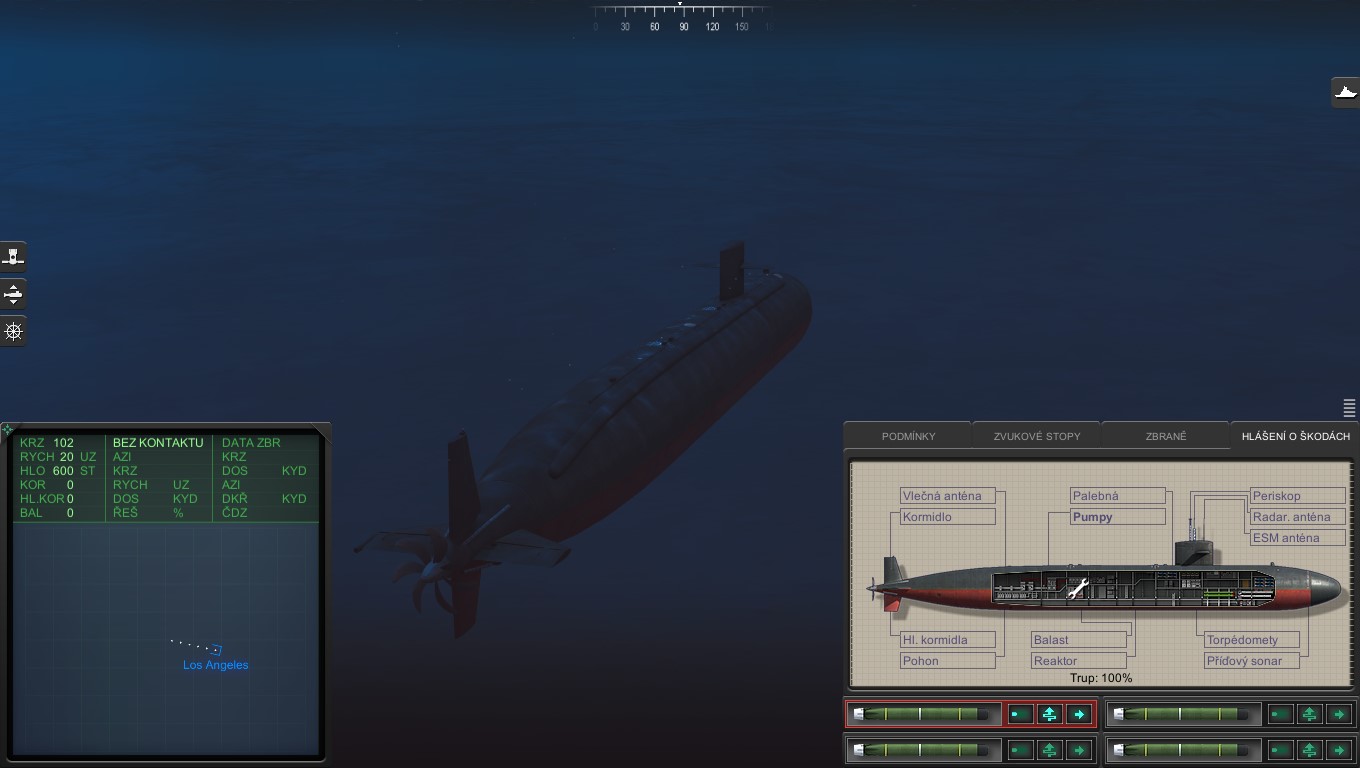Click the periscope mast icon button
Image resolution: width=1360 pixels, height=768 pixels.
click(14, 257)
